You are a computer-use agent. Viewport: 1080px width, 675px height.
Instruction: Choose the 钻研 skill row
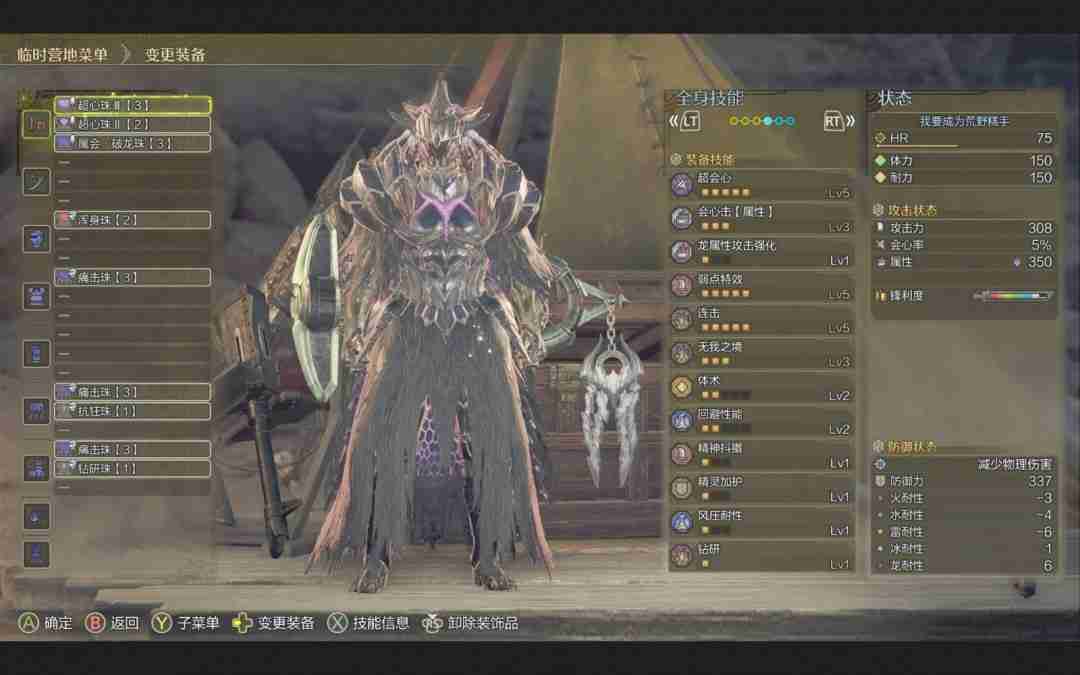762,556
